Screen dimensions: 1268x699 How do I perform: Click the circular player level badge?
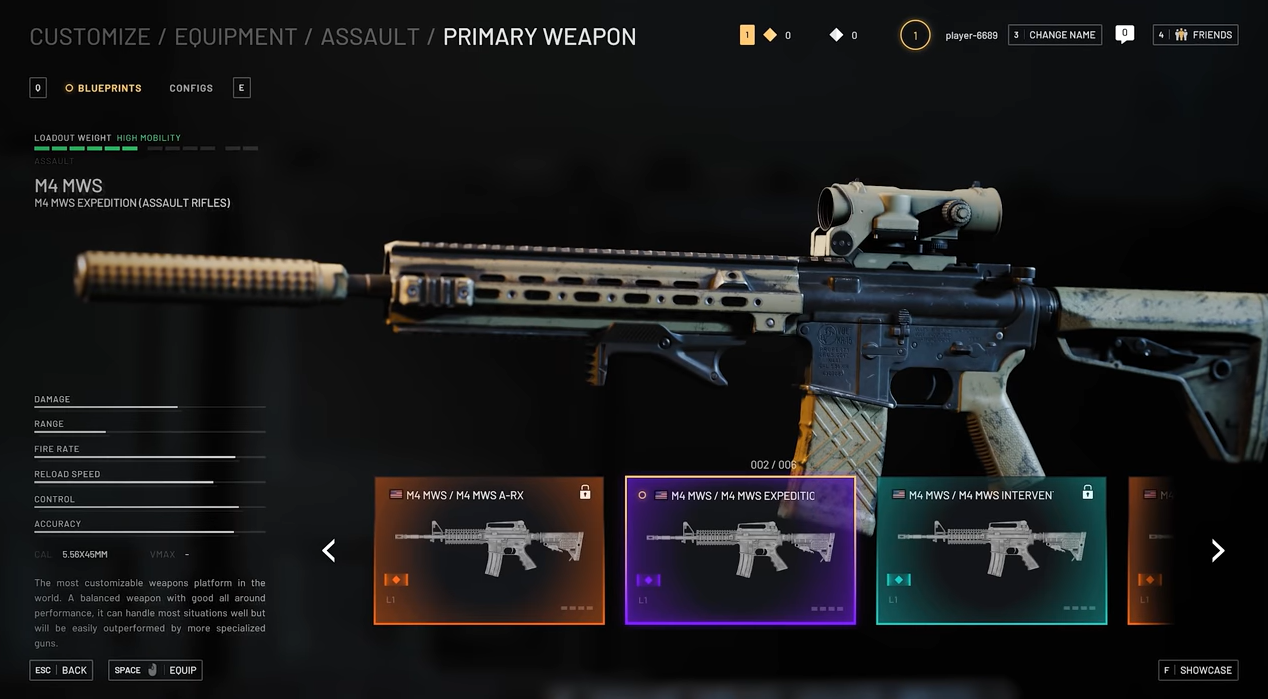click(914, 36)
